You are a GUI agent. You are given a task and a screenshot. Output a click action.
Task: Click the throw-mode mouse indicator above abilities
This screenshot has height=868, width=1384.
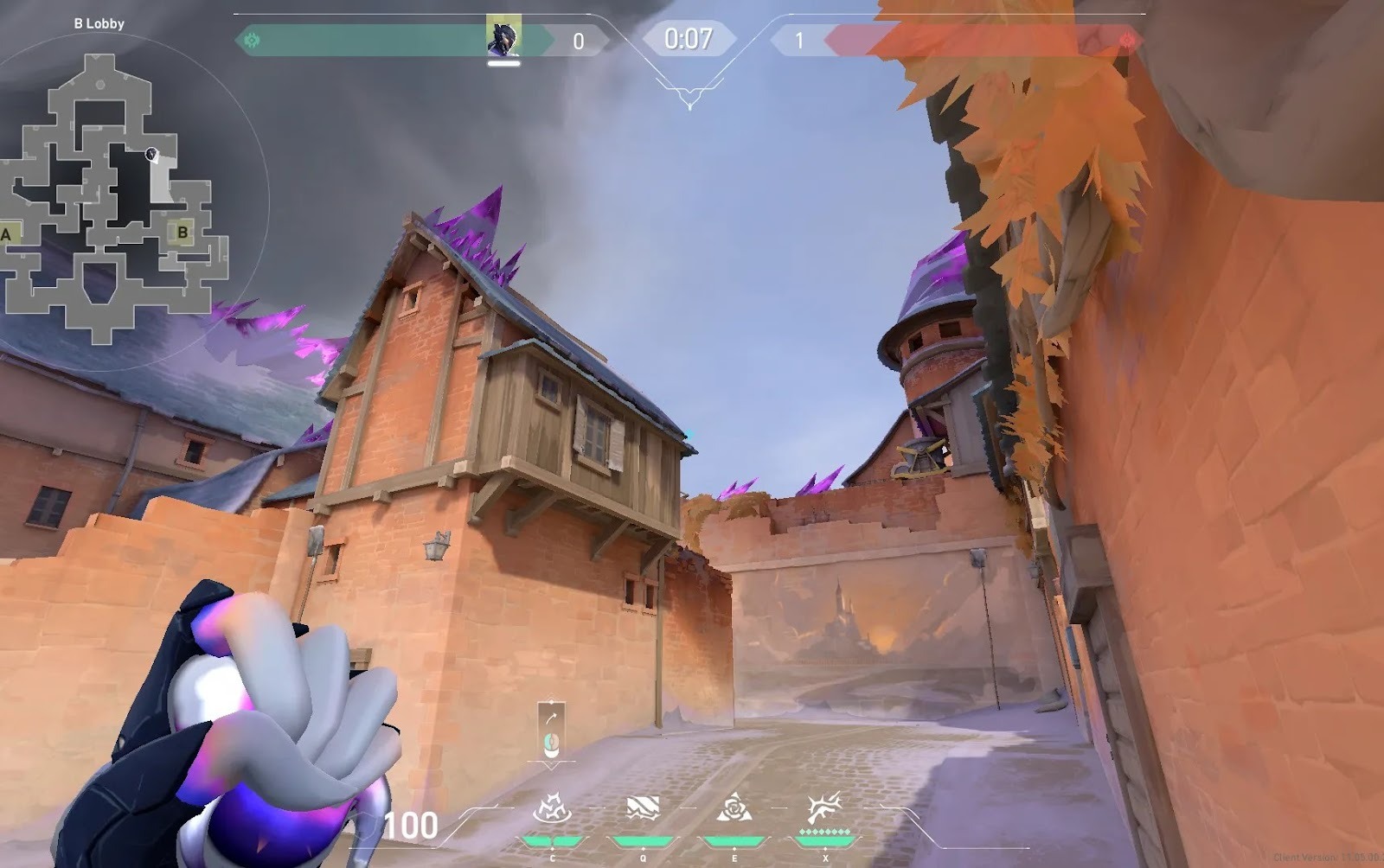point(551,731)
